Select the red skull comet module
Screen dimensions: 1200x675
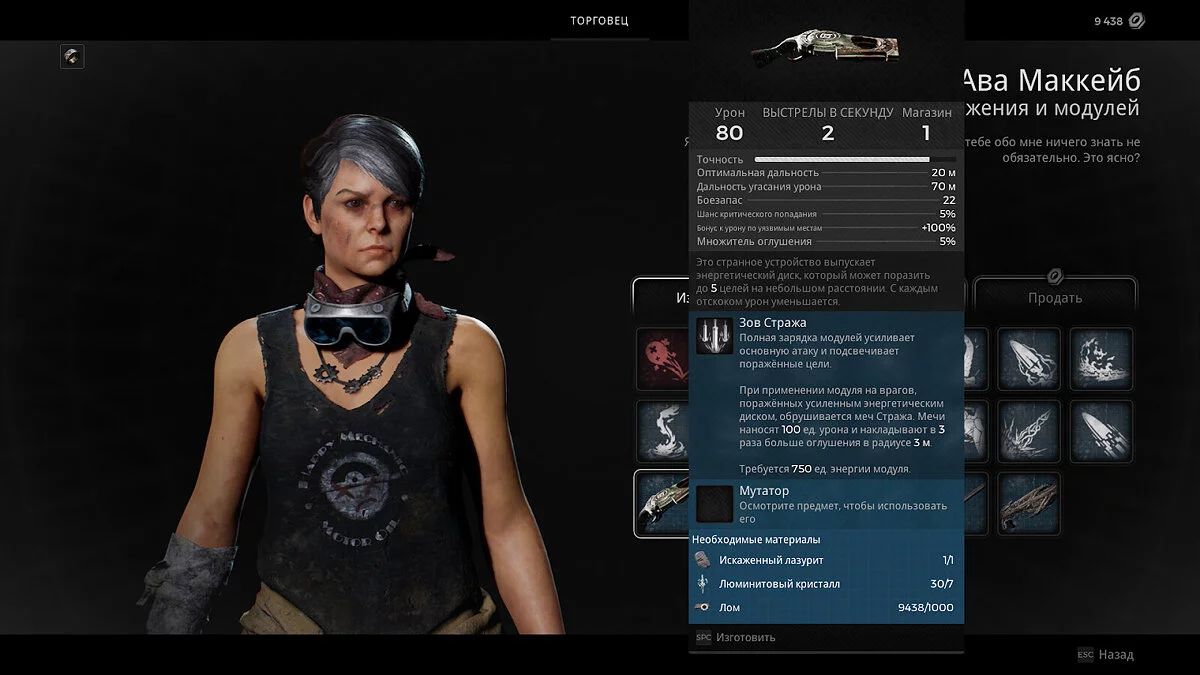point(661,359)
